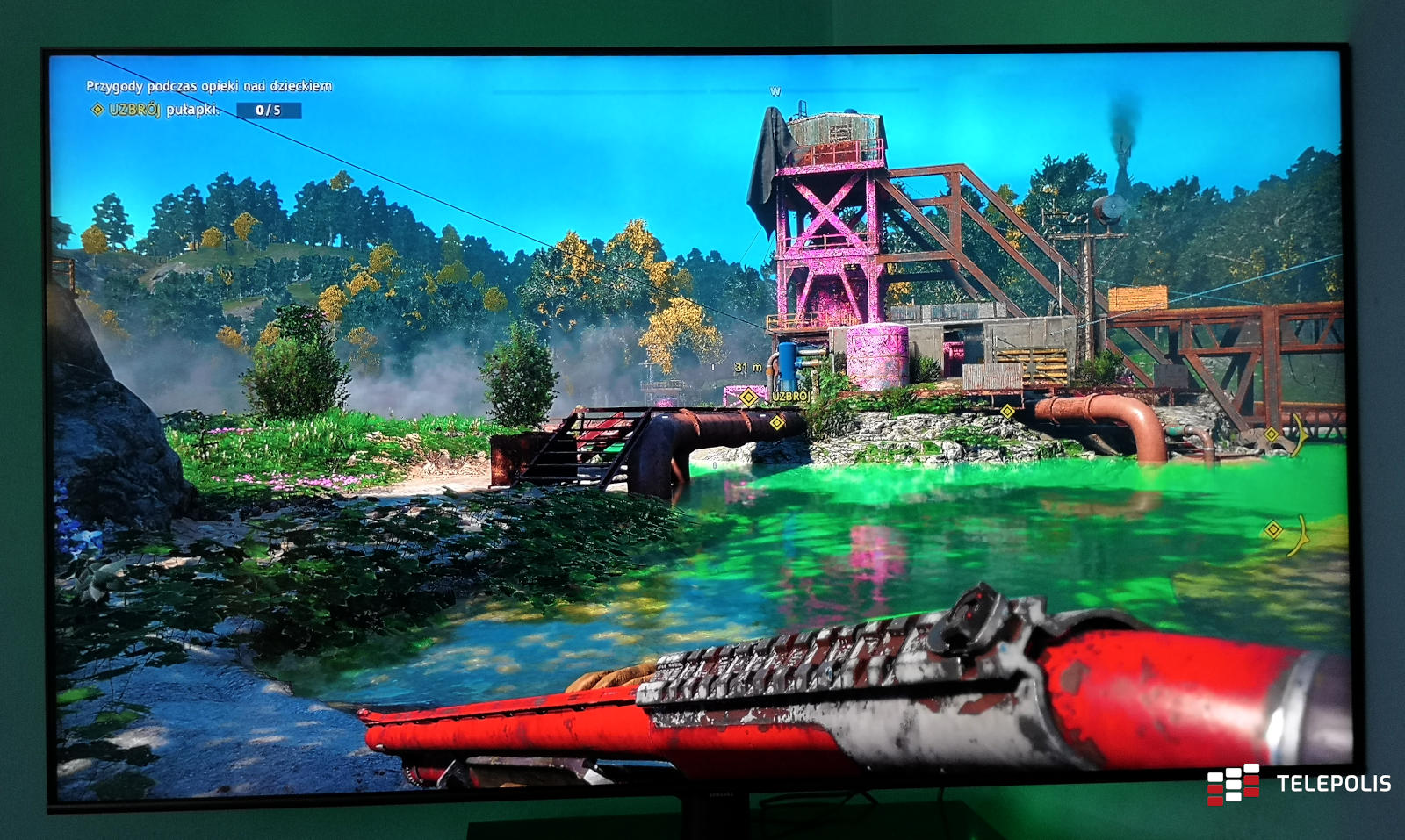Screen dimensions: 1405x840
Task: Click the UZBRÓJ text link in the objective line
Action: coord(135,110)
